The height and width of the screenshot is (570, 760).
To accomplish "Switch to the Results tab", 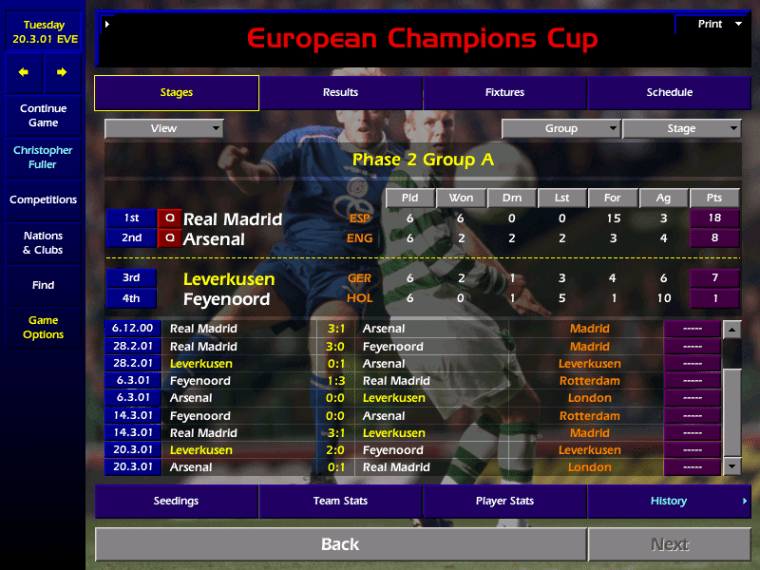I will point(340,93).
